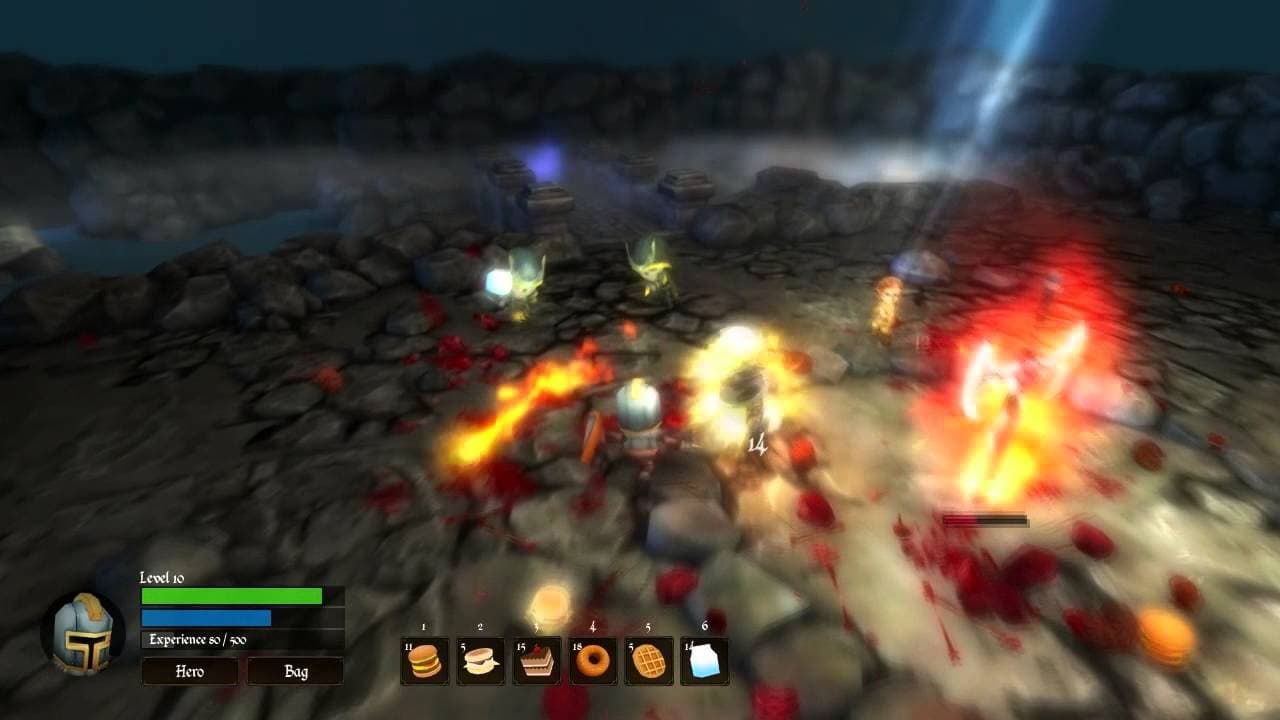Use the sandwich item in slot 2
1280x720 pixels.
click(x=481, y=660)
